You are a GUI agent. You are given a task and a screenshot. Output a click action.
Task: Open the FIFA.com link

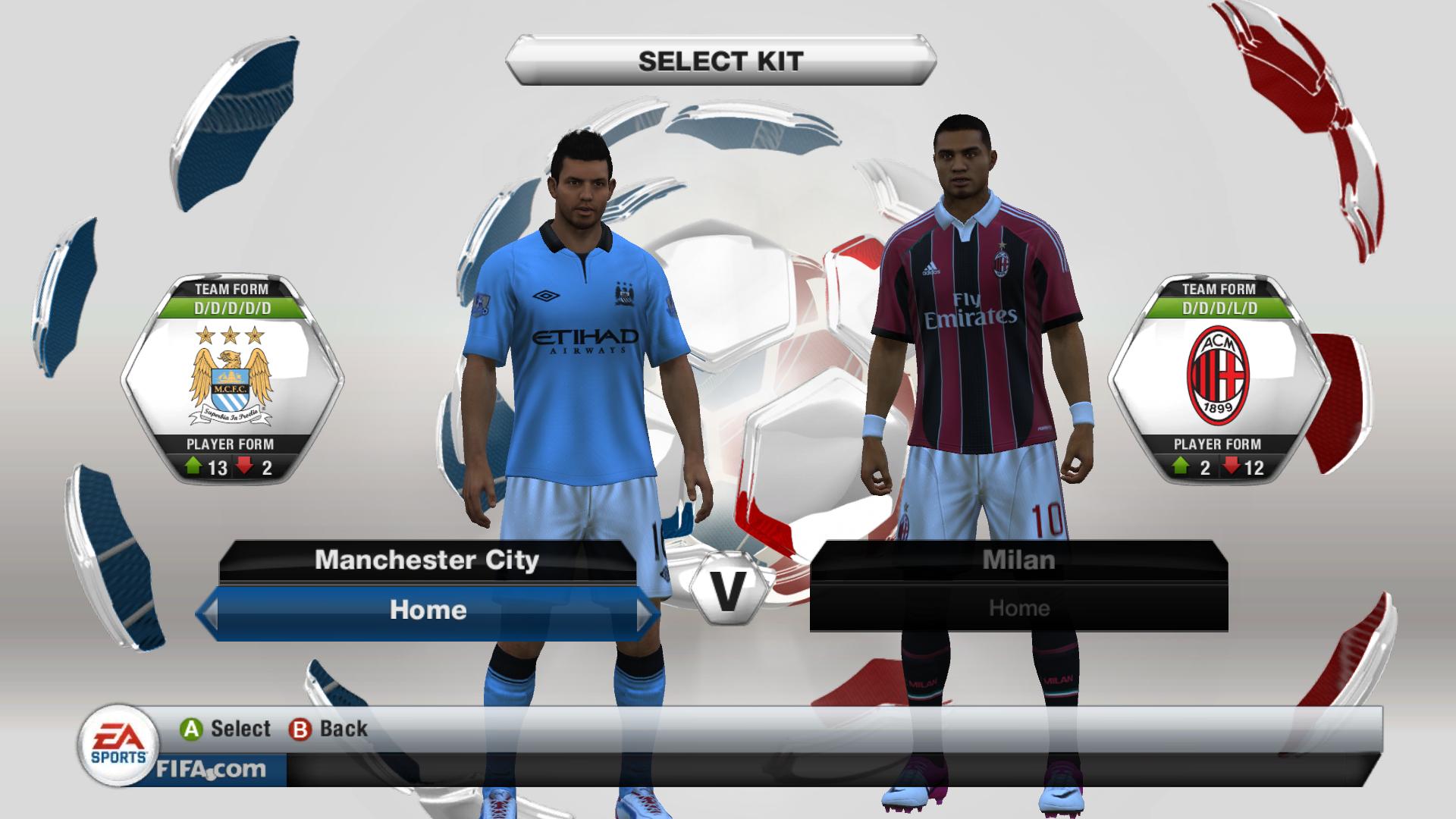(211, 769)
